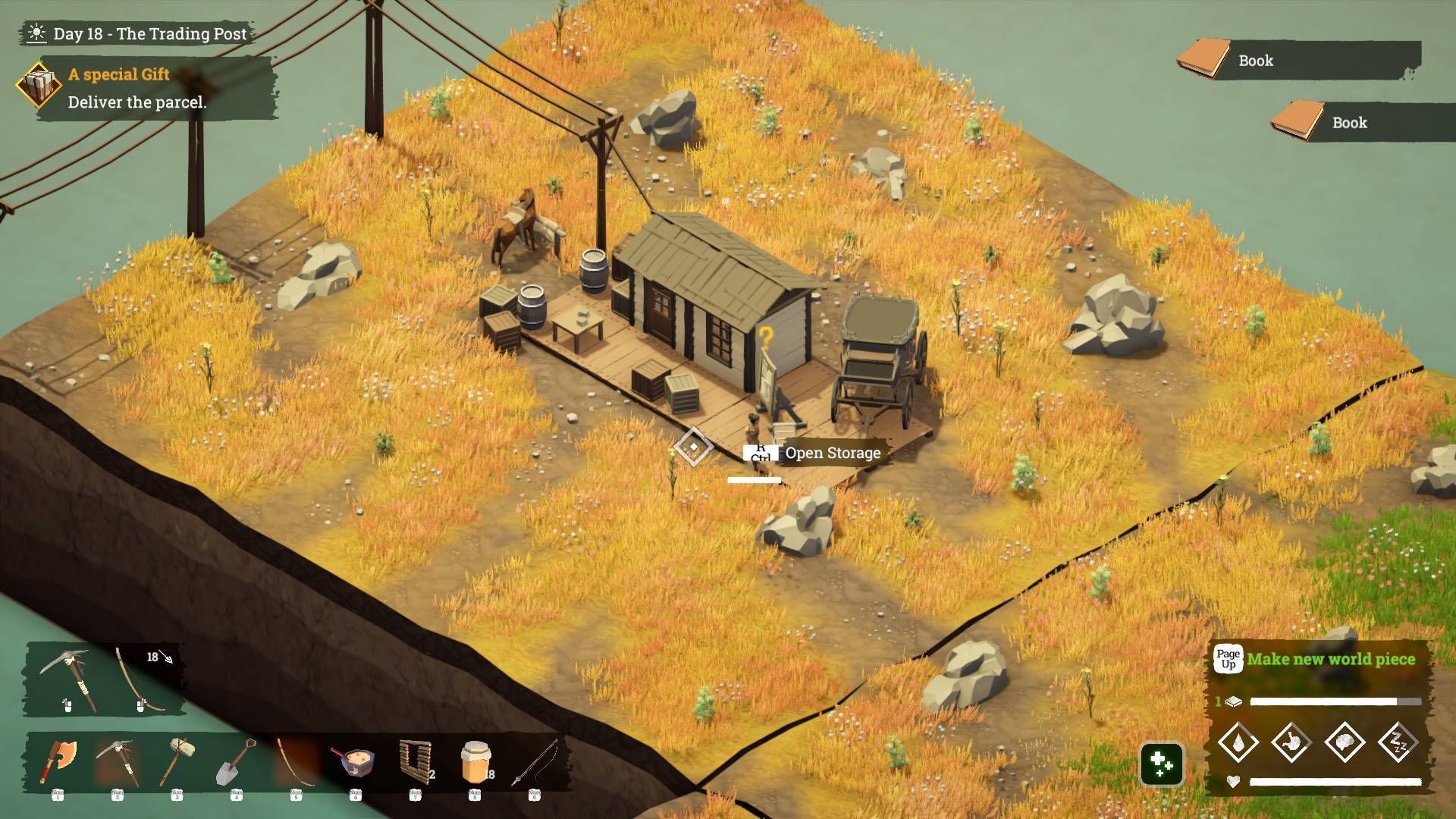
Task: Click the Zzz sleep icon
Action: pos(1398,742)
